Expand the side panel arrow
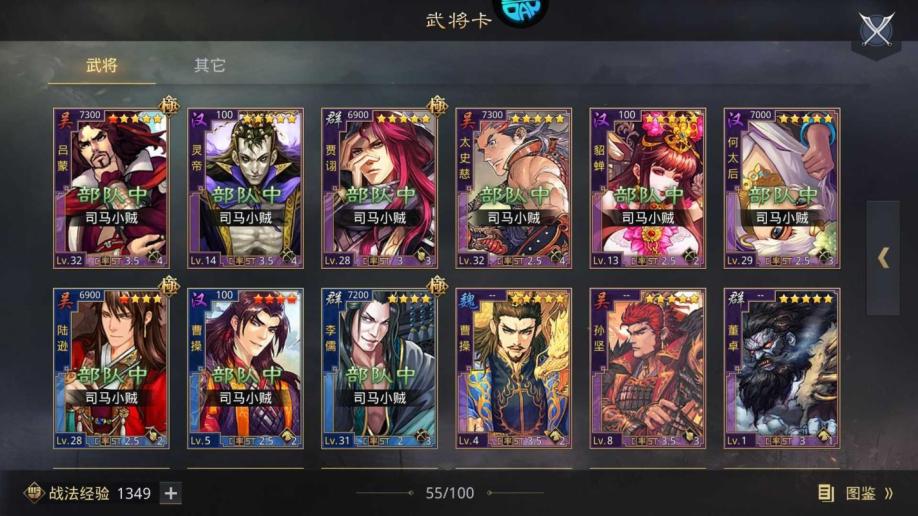 point(883,258)
